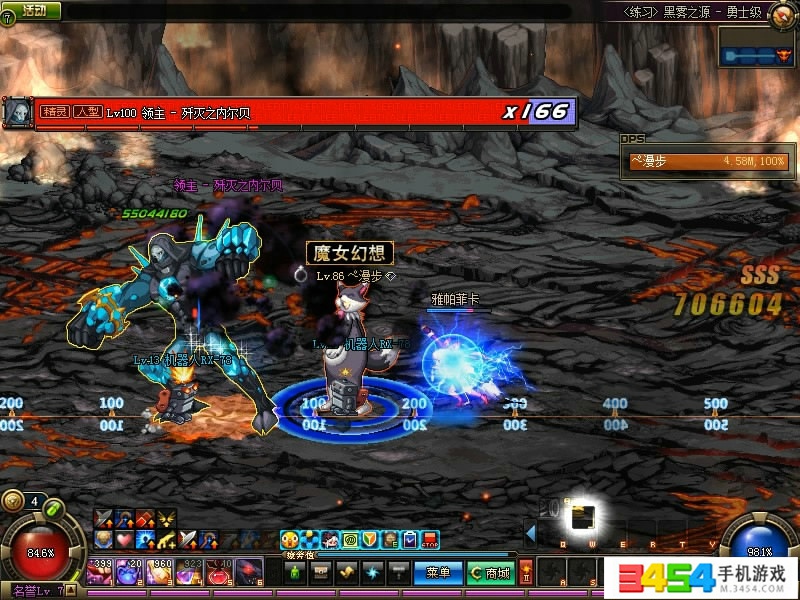Open the 菜单 menu button
The image size is (800, 600).
point(437,573)
